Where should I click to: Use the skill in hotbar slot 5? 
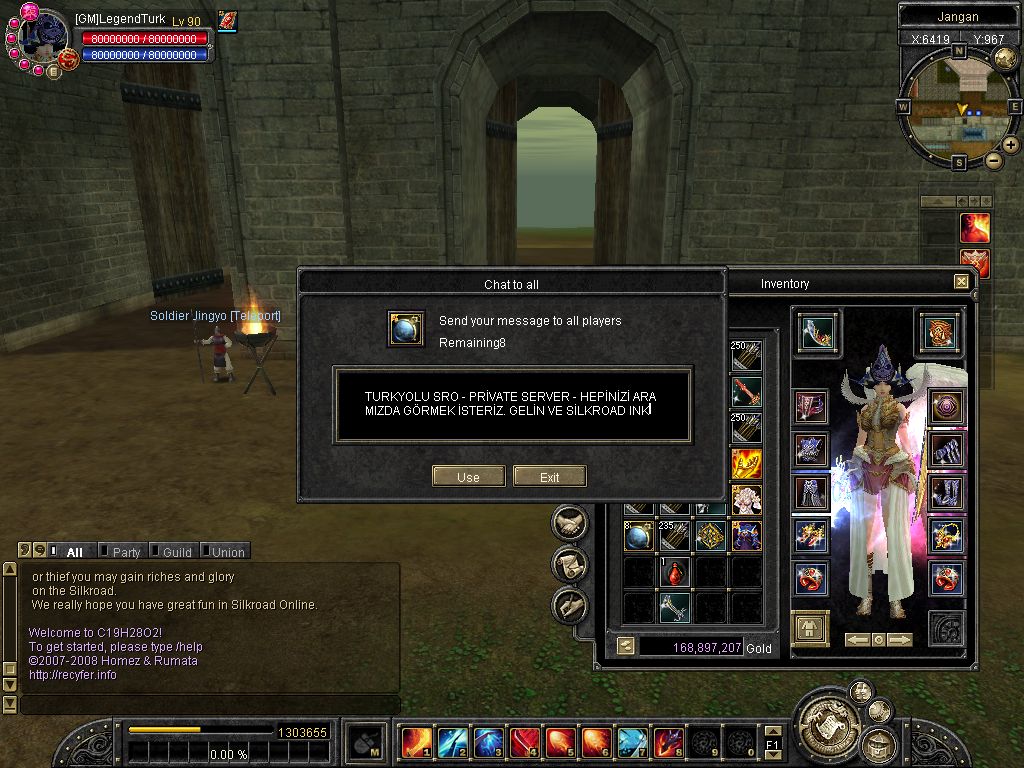coord(559,742)
